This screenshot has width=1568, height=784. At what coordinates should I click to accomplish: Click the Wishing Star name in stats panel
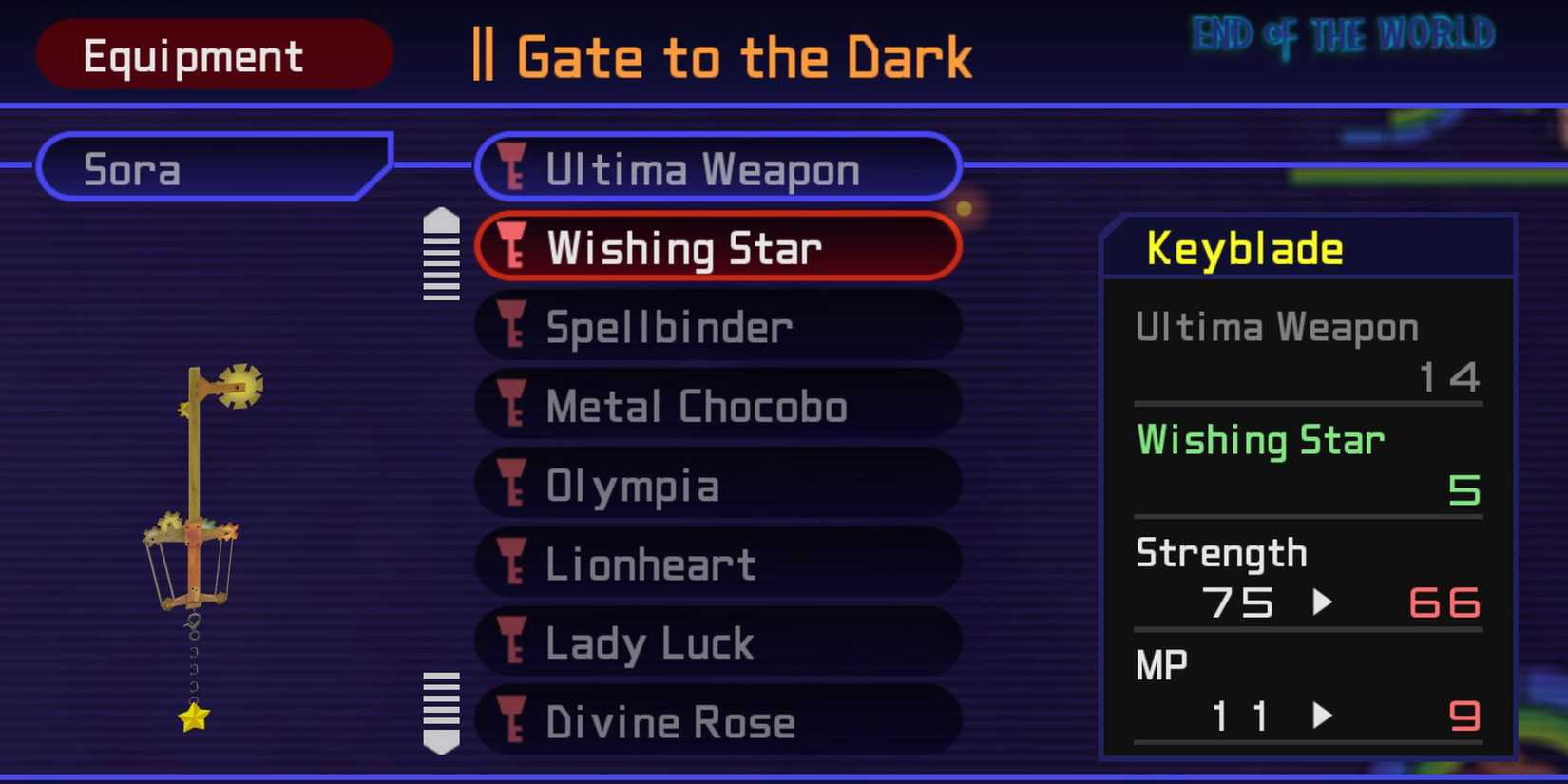click(x=1259, y=439)
